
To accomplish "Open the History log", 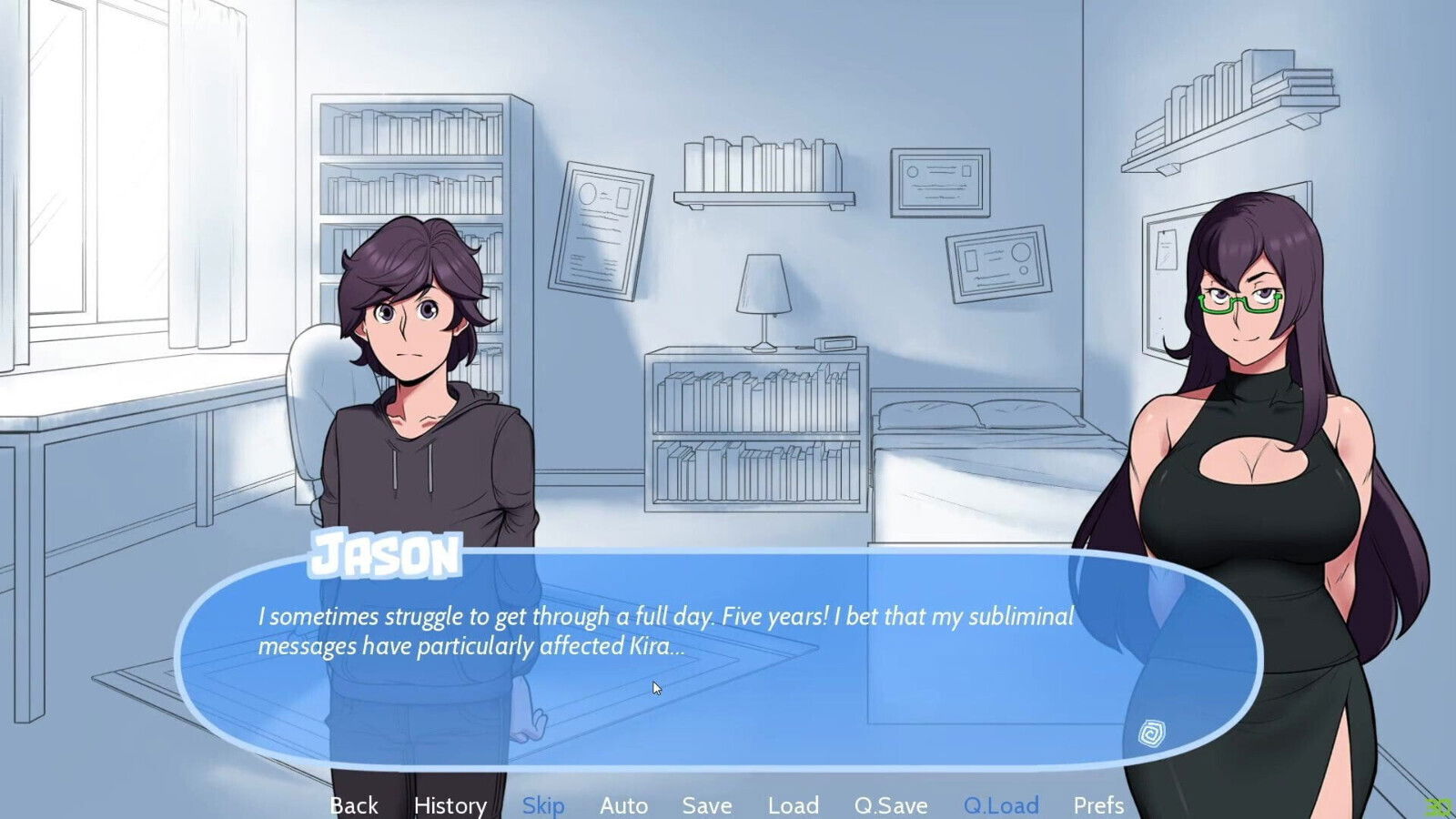I will pyautogui.click(x=450, y=805).
